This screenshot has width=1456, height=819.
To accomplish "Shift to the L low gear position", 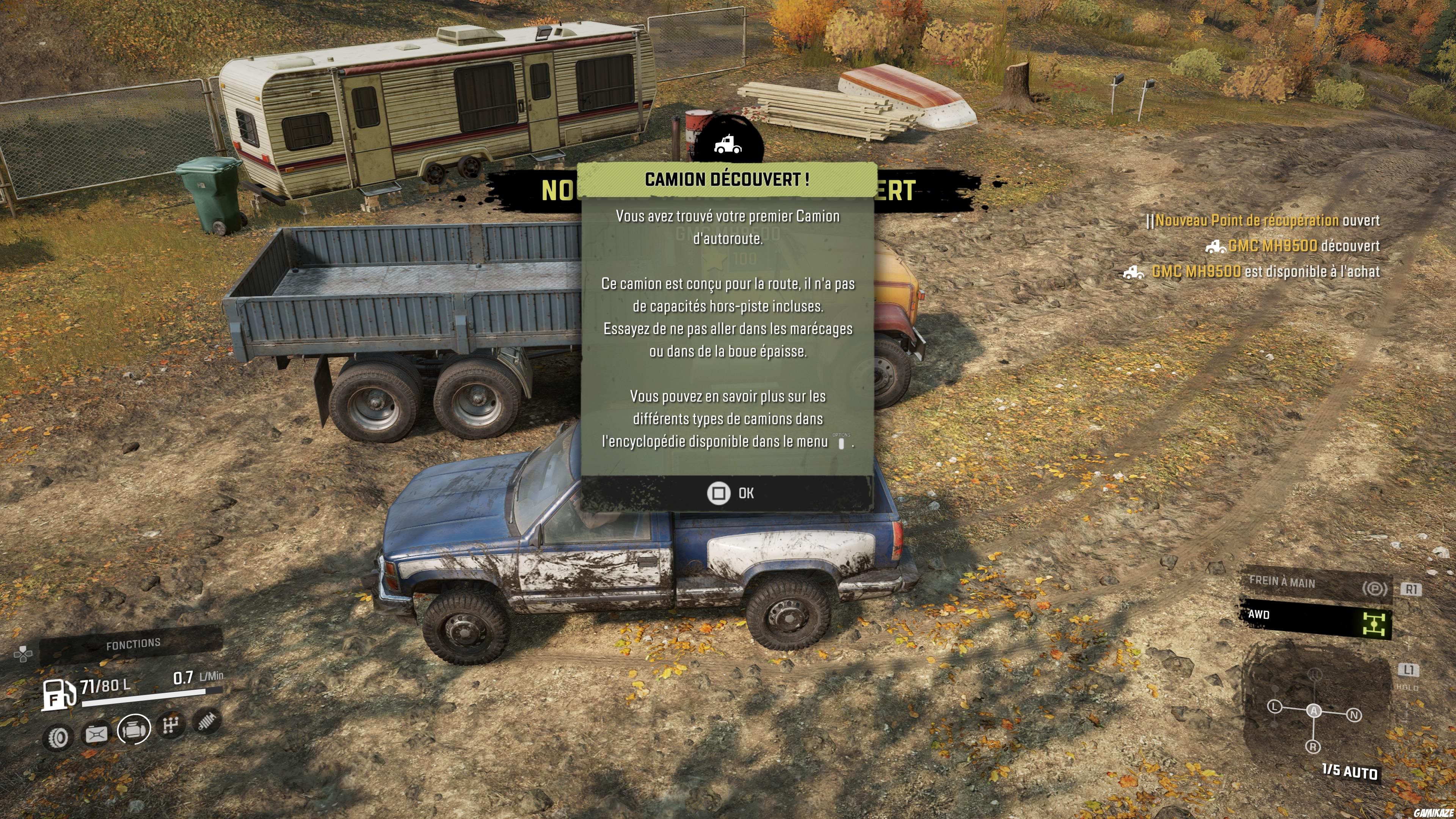I will click(x=1274, y=706).
